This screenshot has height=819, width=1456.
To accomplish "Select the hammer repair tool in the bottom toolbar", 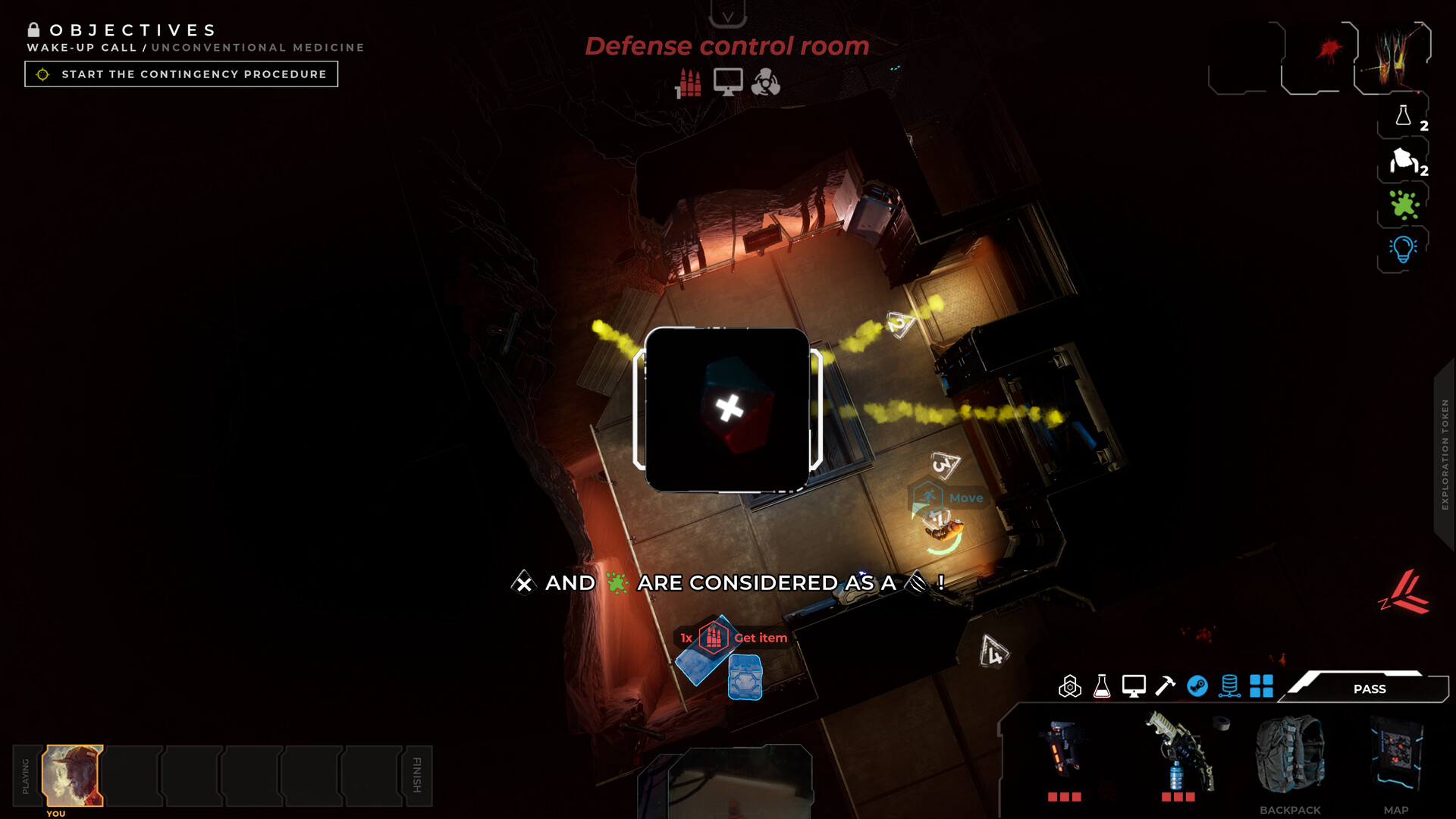I will pos(1164,688).
